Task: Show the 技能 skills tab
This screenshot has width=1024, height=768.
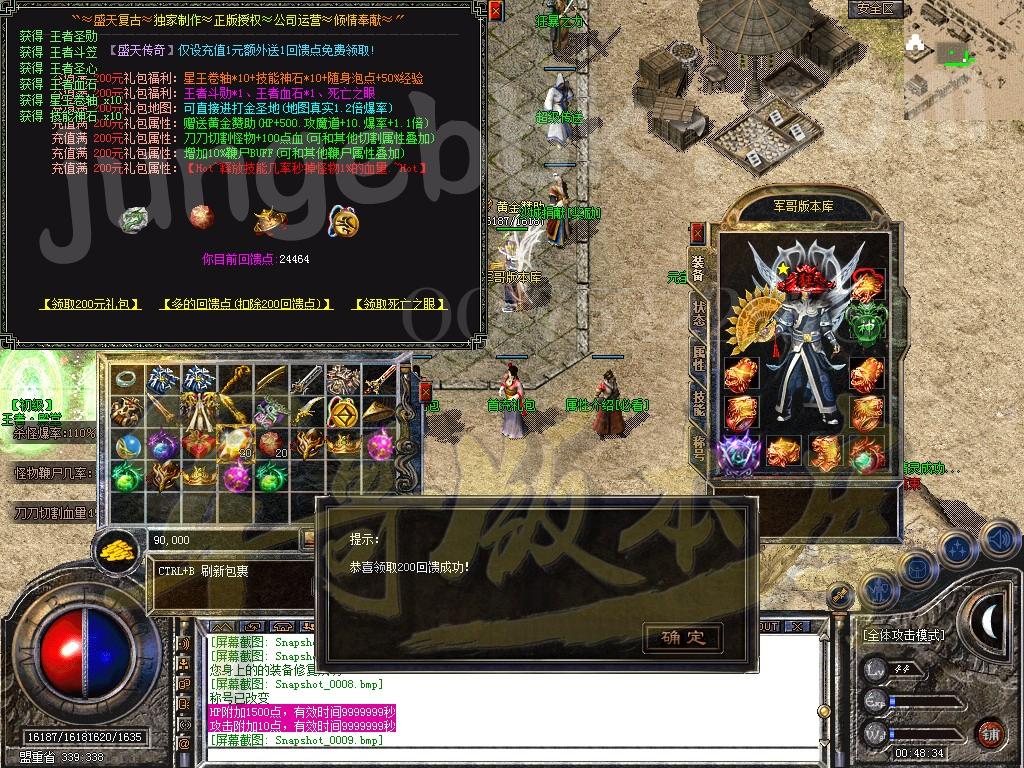Action: pyautogui.click(x=699, y=401)
